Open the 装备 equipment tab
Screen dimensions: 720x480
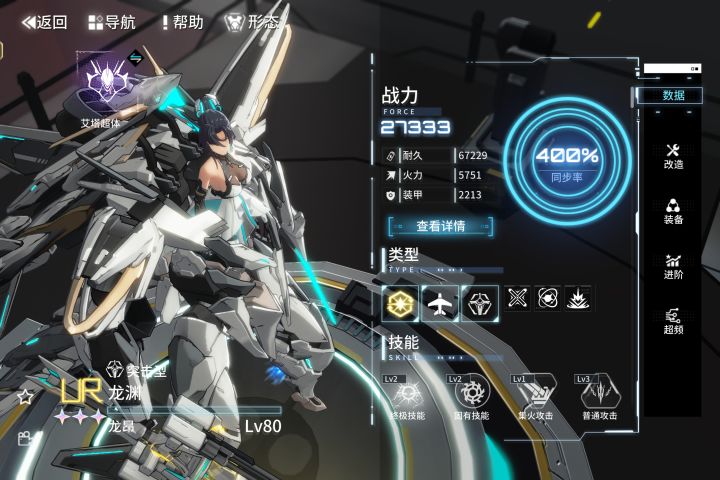pos(673,210)
